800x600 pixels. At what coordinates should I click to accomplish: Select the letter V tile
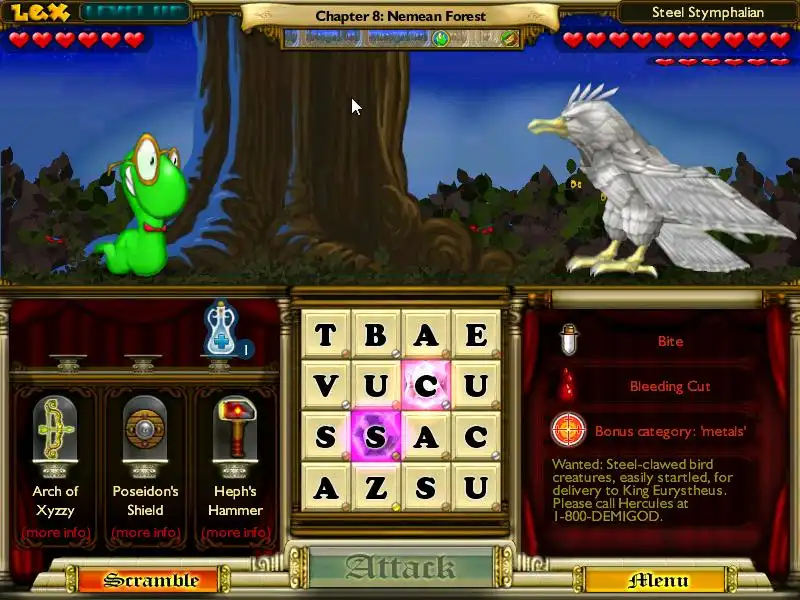326,385
